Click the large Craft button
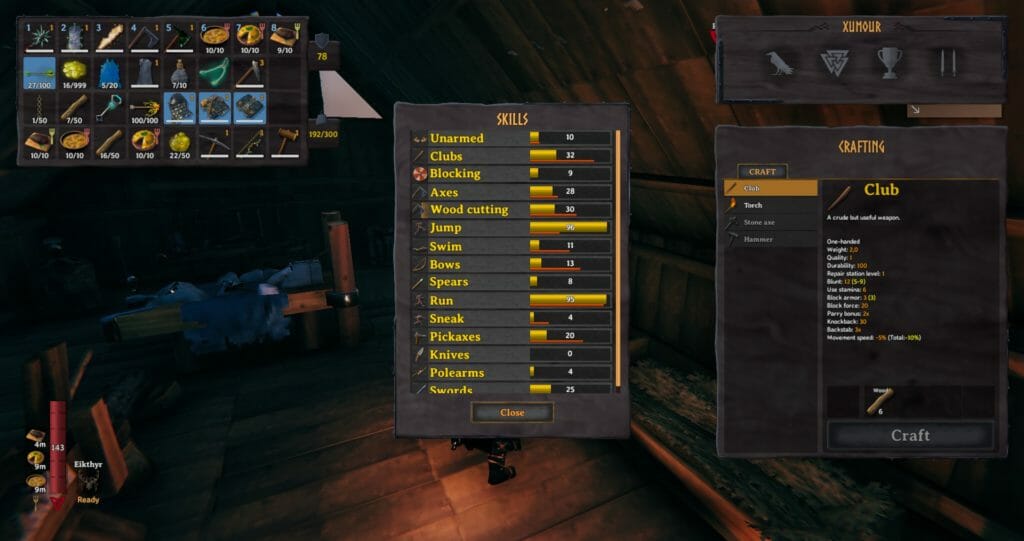This screenshot has width=1024, height=541. [909, 435]
